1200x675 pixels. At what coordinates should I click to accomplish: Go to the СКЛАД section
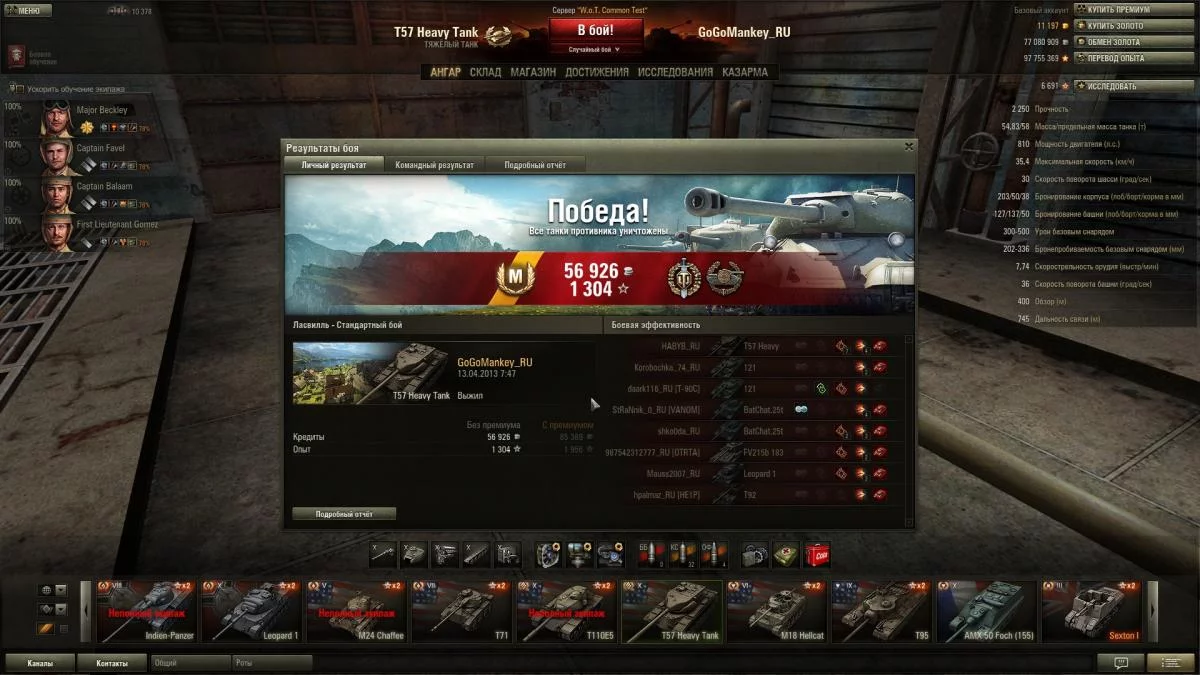point(485,72)
